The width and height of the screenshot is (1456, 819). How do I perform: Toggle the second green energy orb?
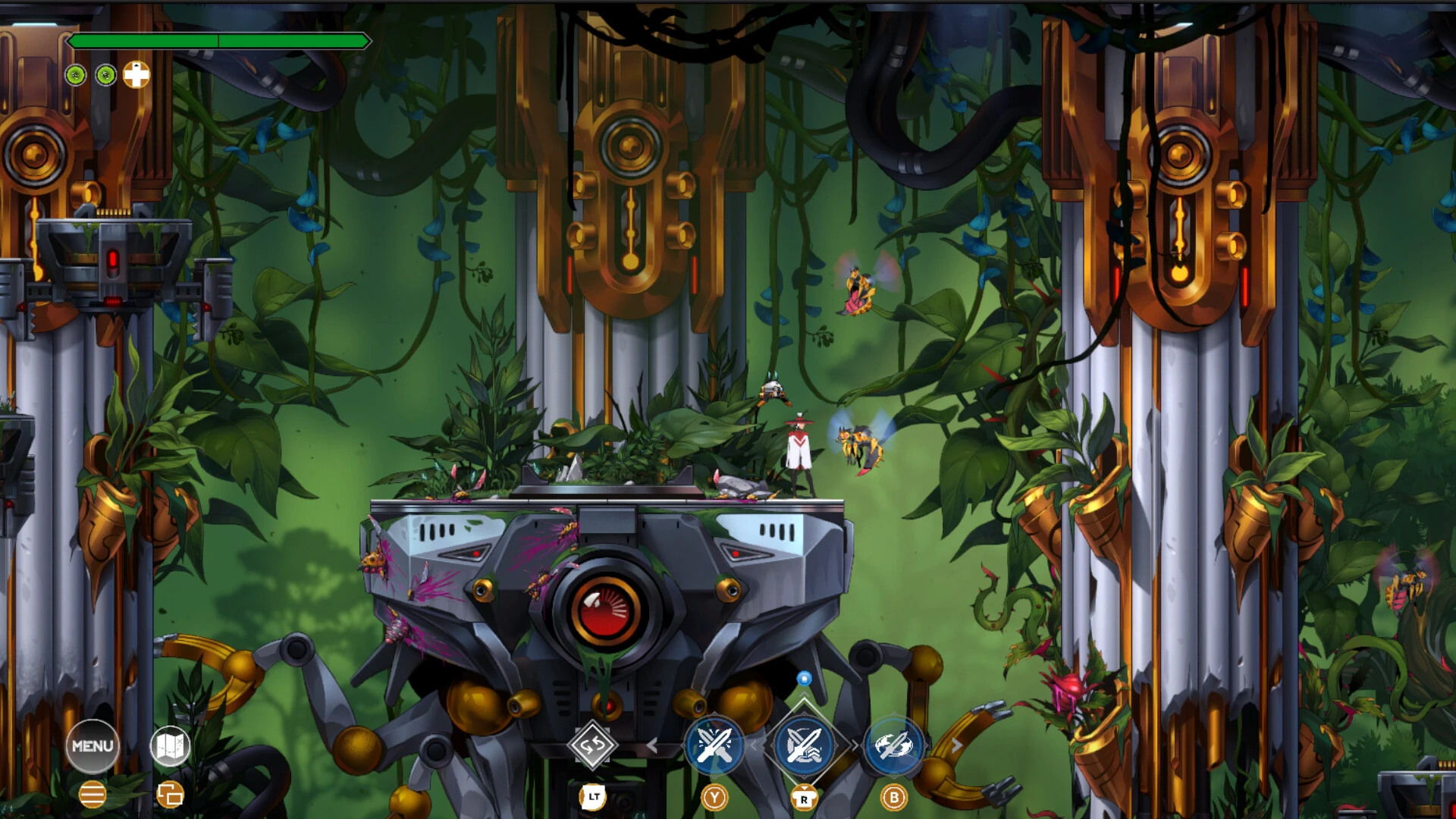tap(106, 76)
